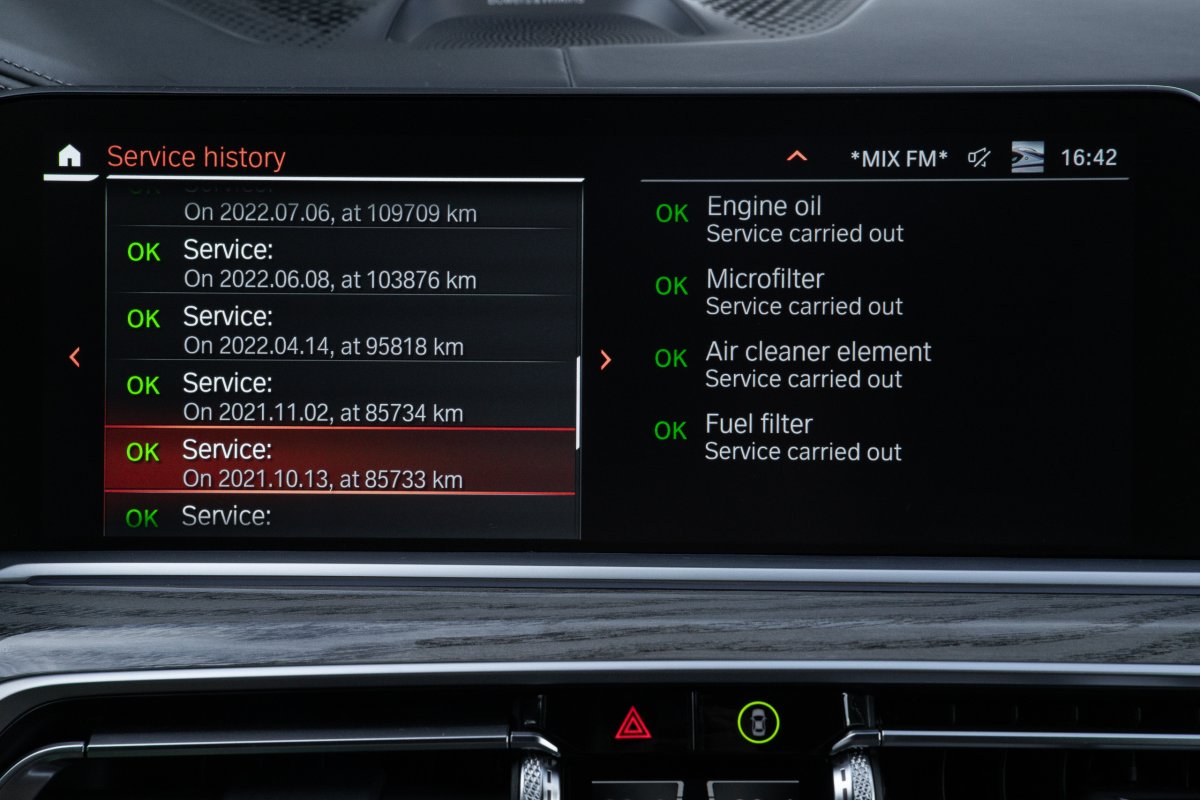Viewport: 1200px width, 800px height.
Task: Select the Microfilter service item
Action: point(780,291)
